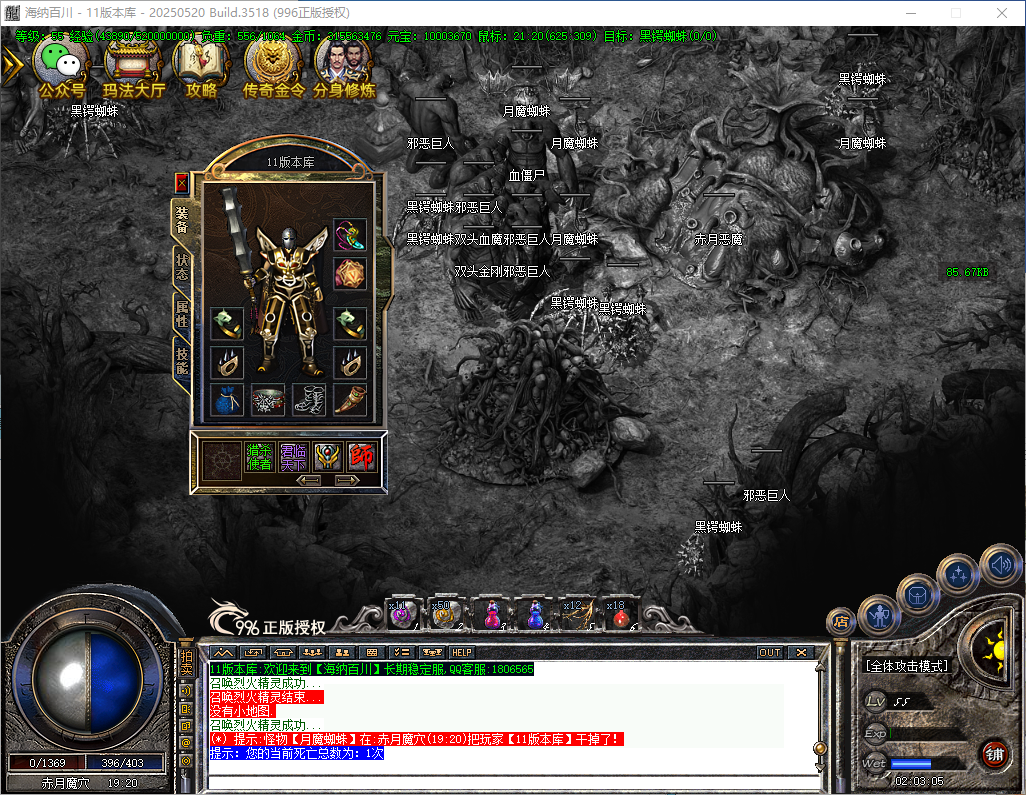Click the OUT button above chat
Viewport: 1026px width, 795px height.
coord(769,652)
